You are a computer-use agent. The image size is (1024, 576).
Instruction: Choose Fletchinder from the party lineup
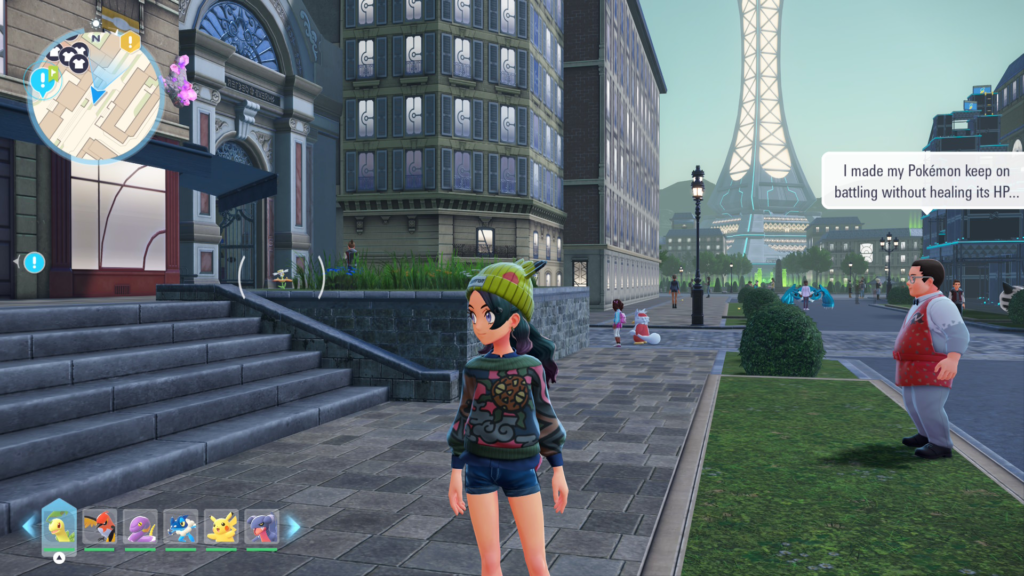point(100,526)
